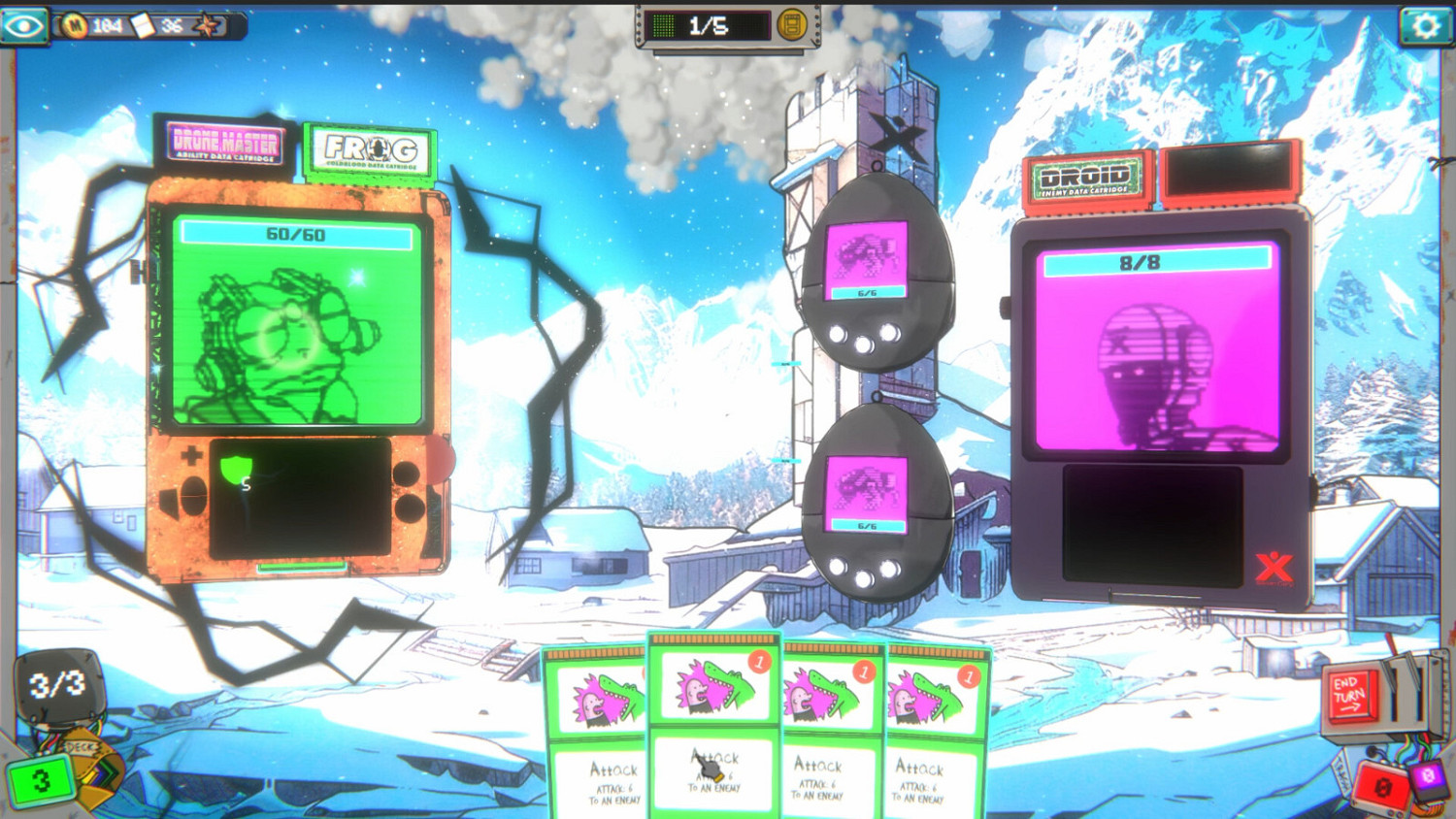Click the purple mini-screen in the bottom-right corner

pyautogui.click(x=1429, y=778)
